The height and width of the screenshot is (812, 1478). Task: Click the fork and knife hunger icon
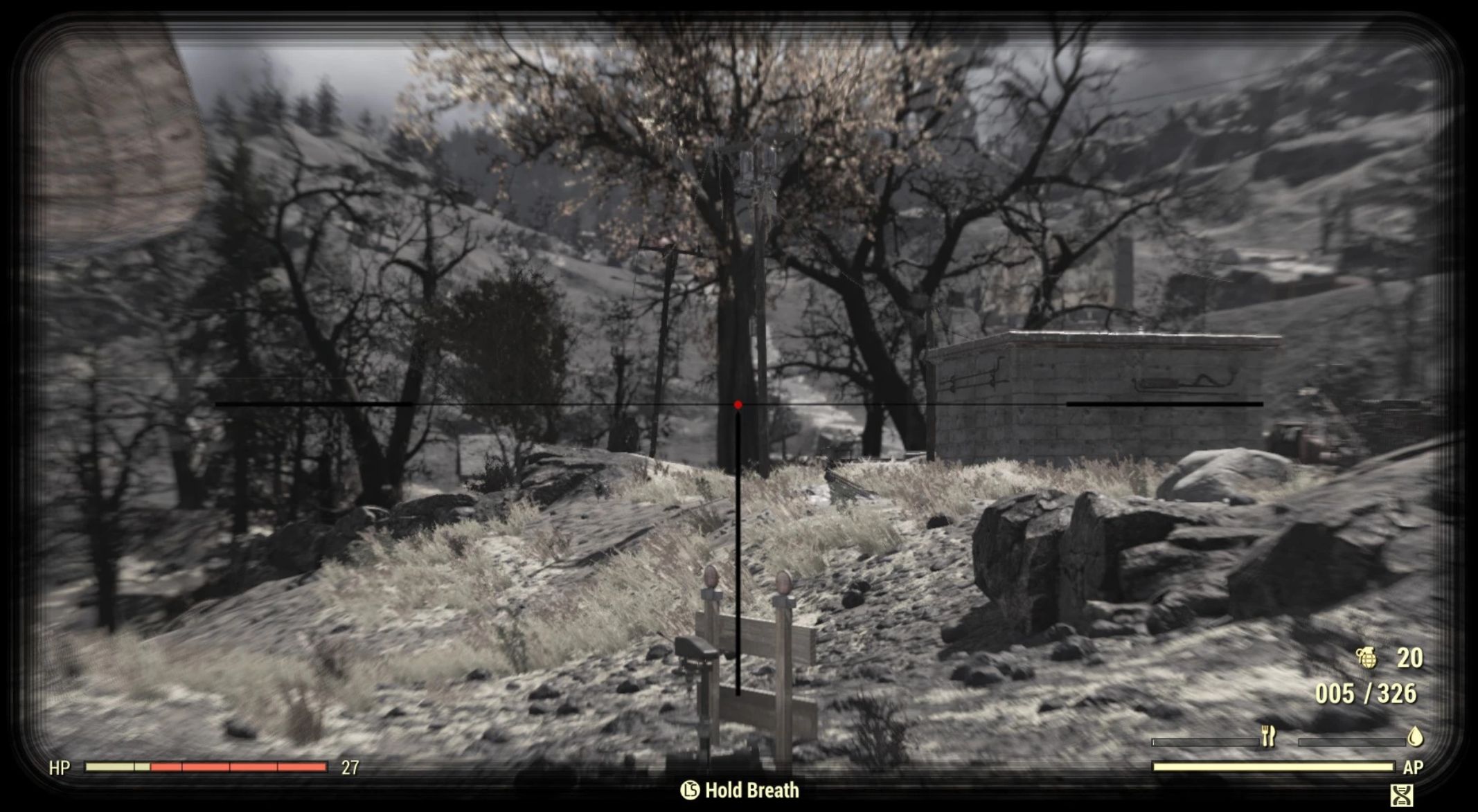coord(1268,737)
